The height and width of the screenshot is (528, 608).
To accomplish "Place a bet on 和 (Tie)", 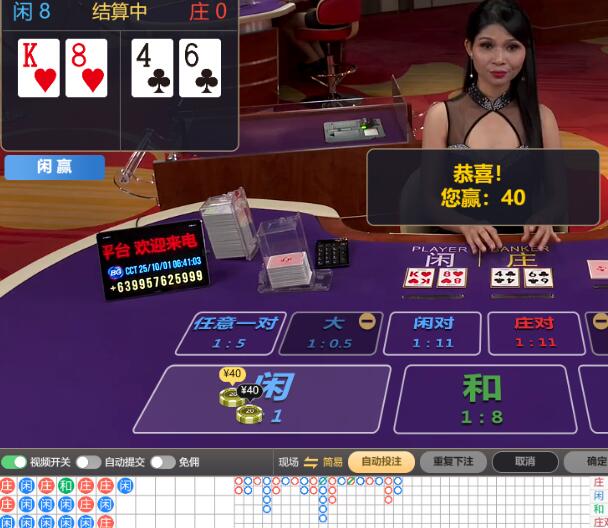I will coord(484,398).
